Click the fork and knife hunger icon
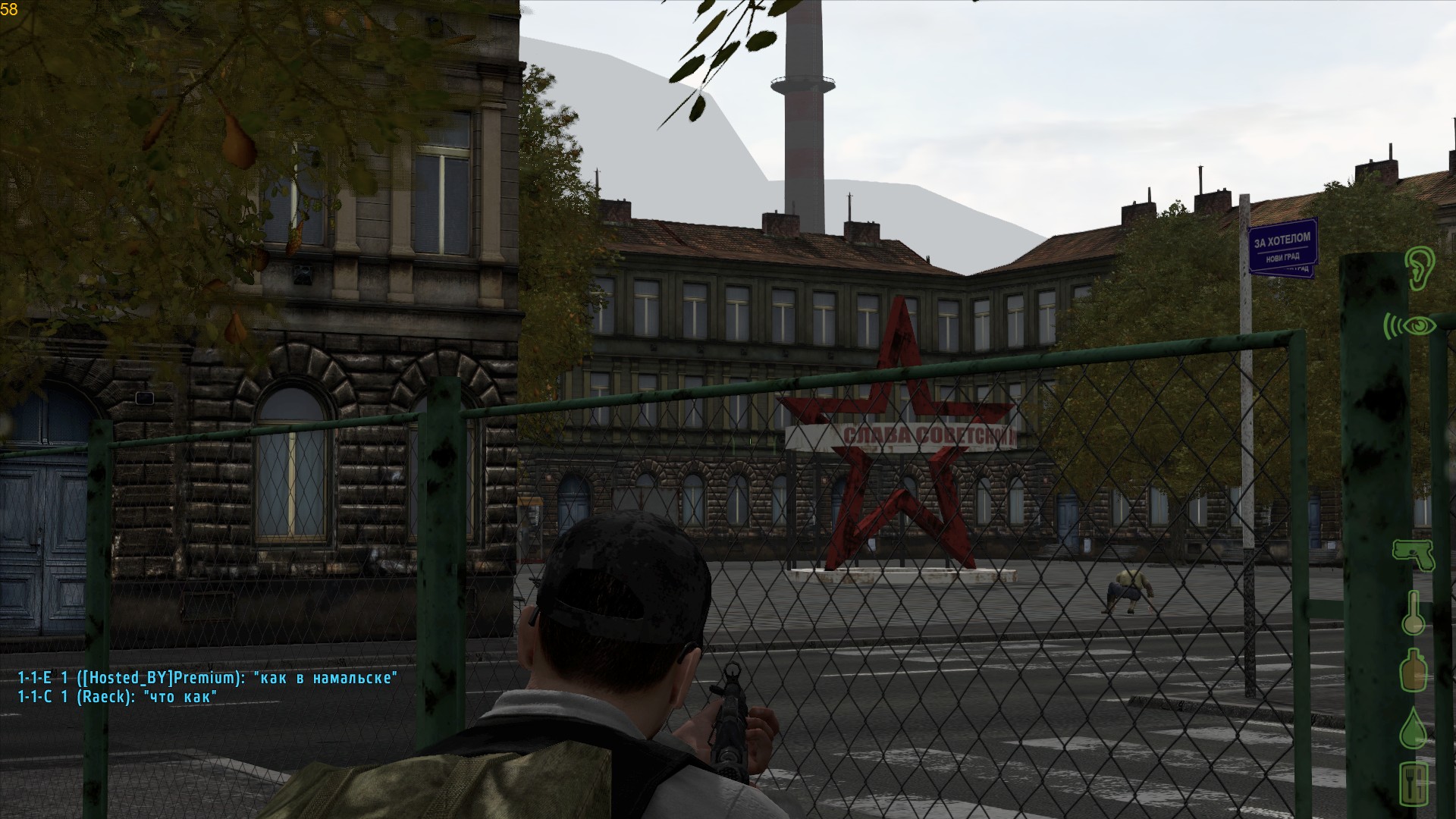The height and width of the screenshot is (819, 1456). tap(1414, 783)
